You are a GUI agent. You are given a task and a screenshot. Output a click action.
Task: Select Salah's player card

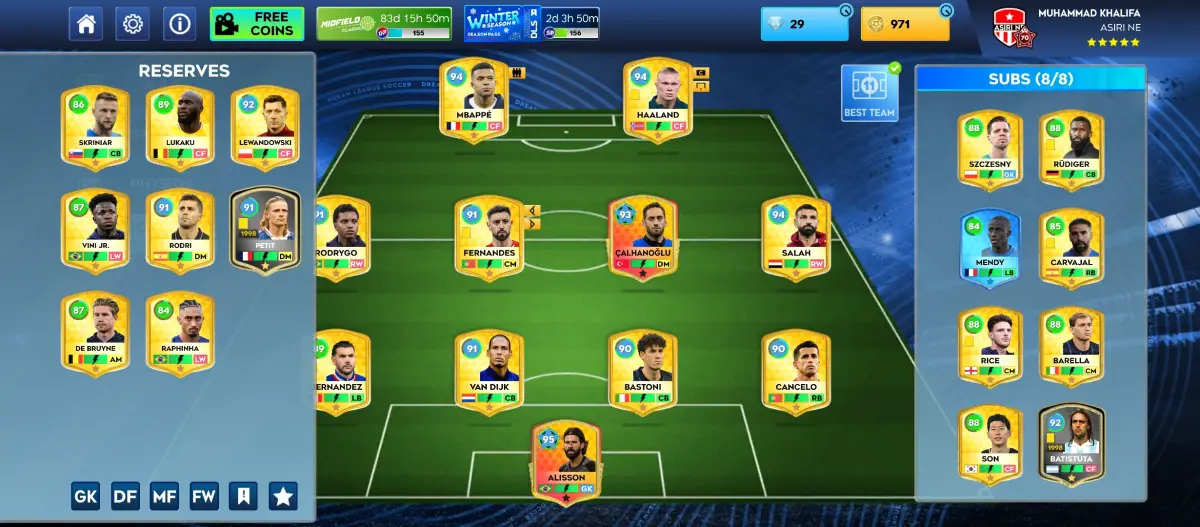click(x=796, y=238)
